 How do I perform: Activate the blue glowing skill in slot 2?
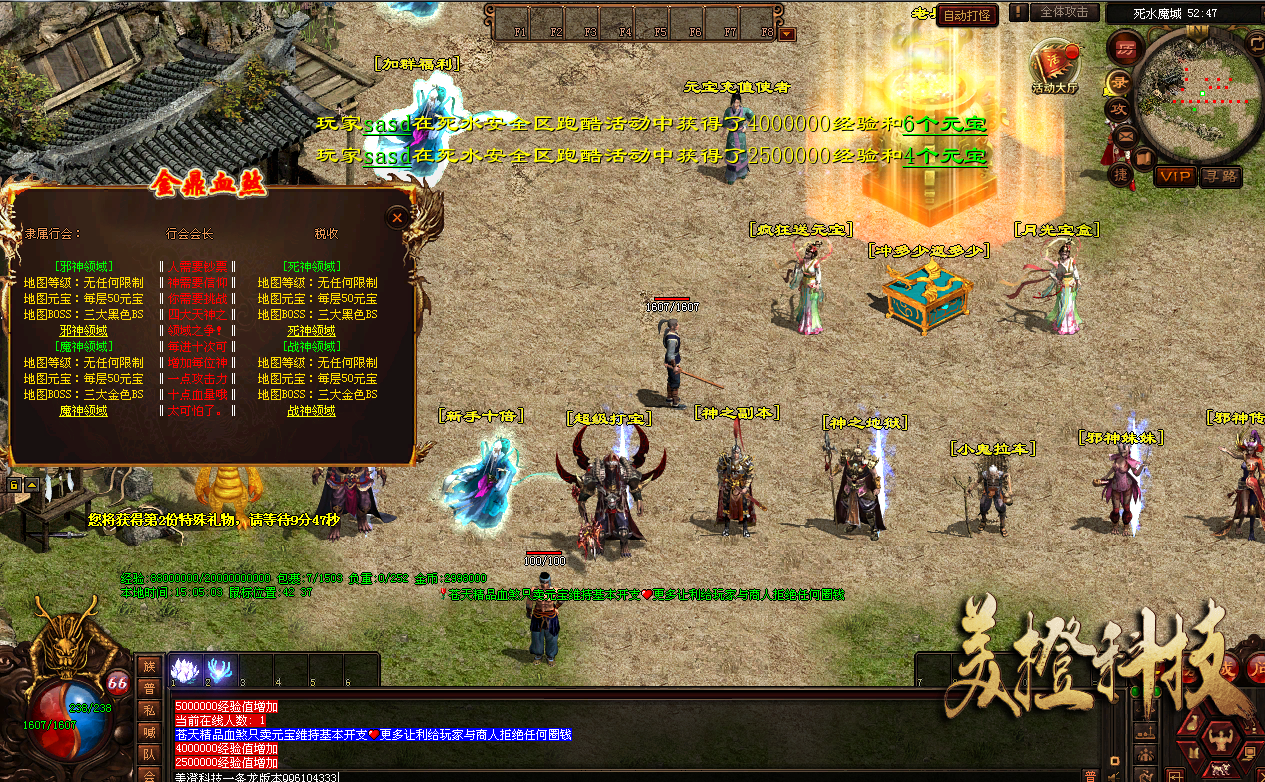click(x=221, y=669)
